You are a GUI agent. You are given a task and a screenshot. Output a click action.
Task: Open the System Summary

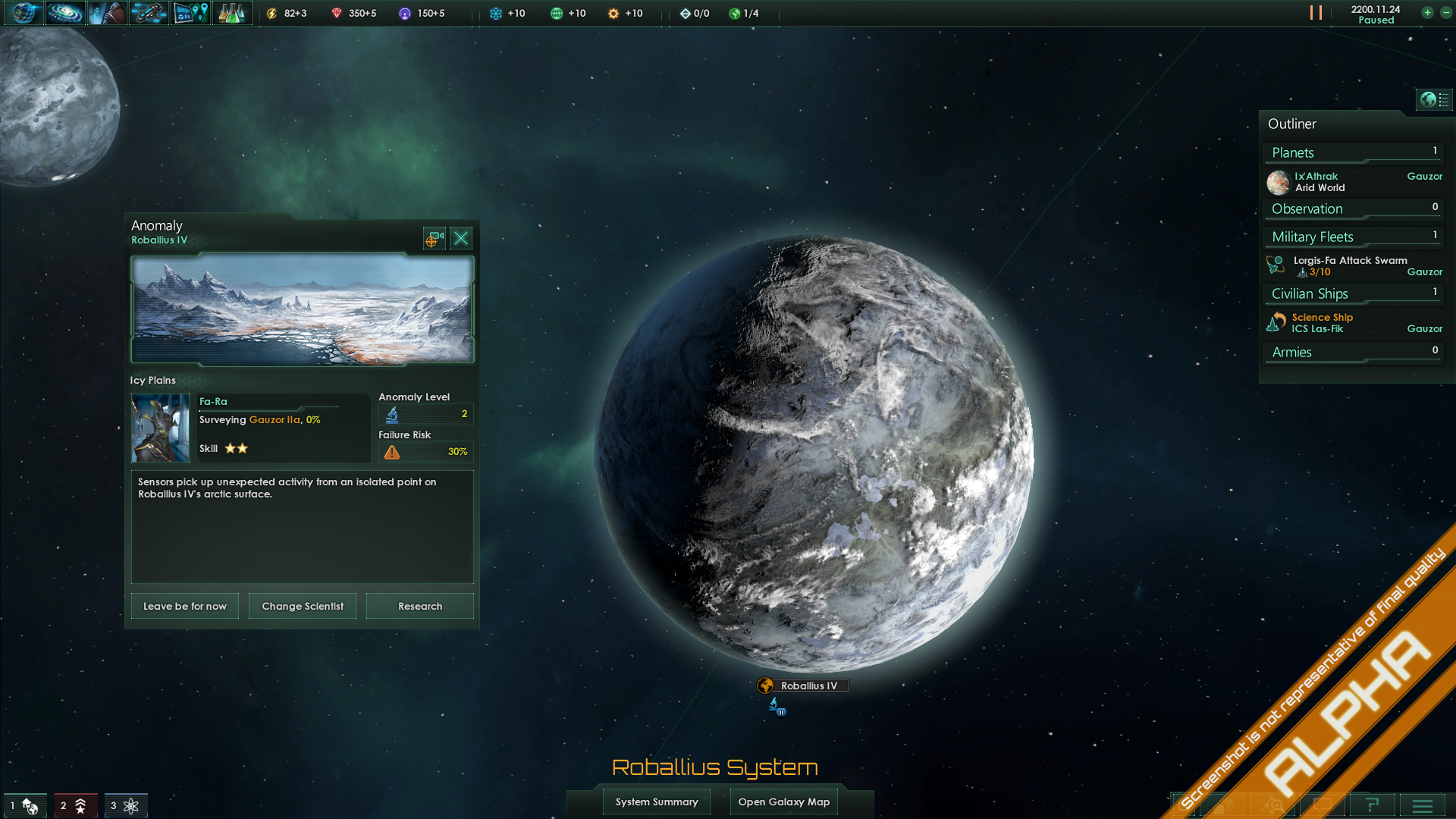pos(656,802)
